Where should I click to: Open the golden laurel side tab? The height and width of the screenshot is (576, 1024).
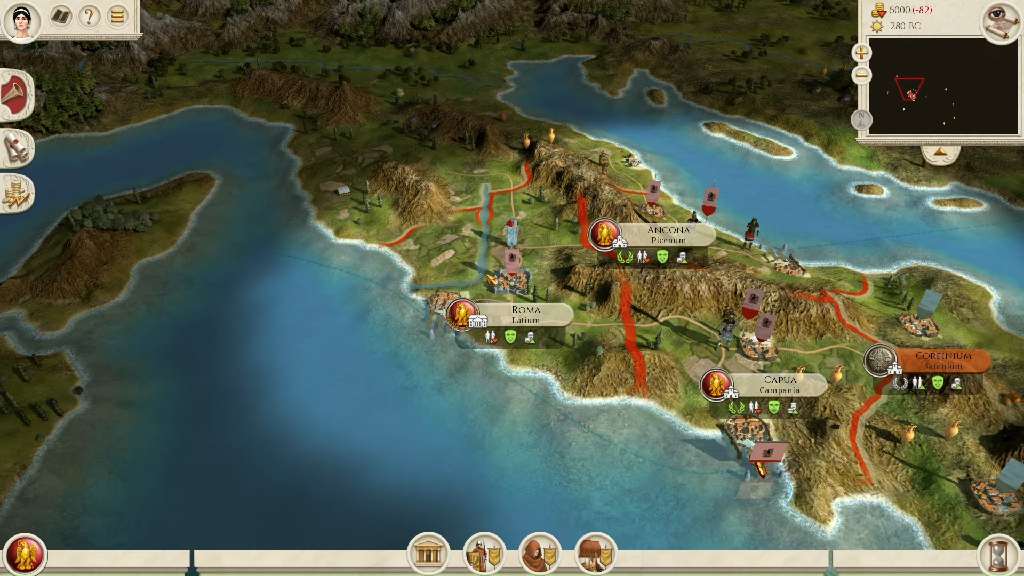17,193
